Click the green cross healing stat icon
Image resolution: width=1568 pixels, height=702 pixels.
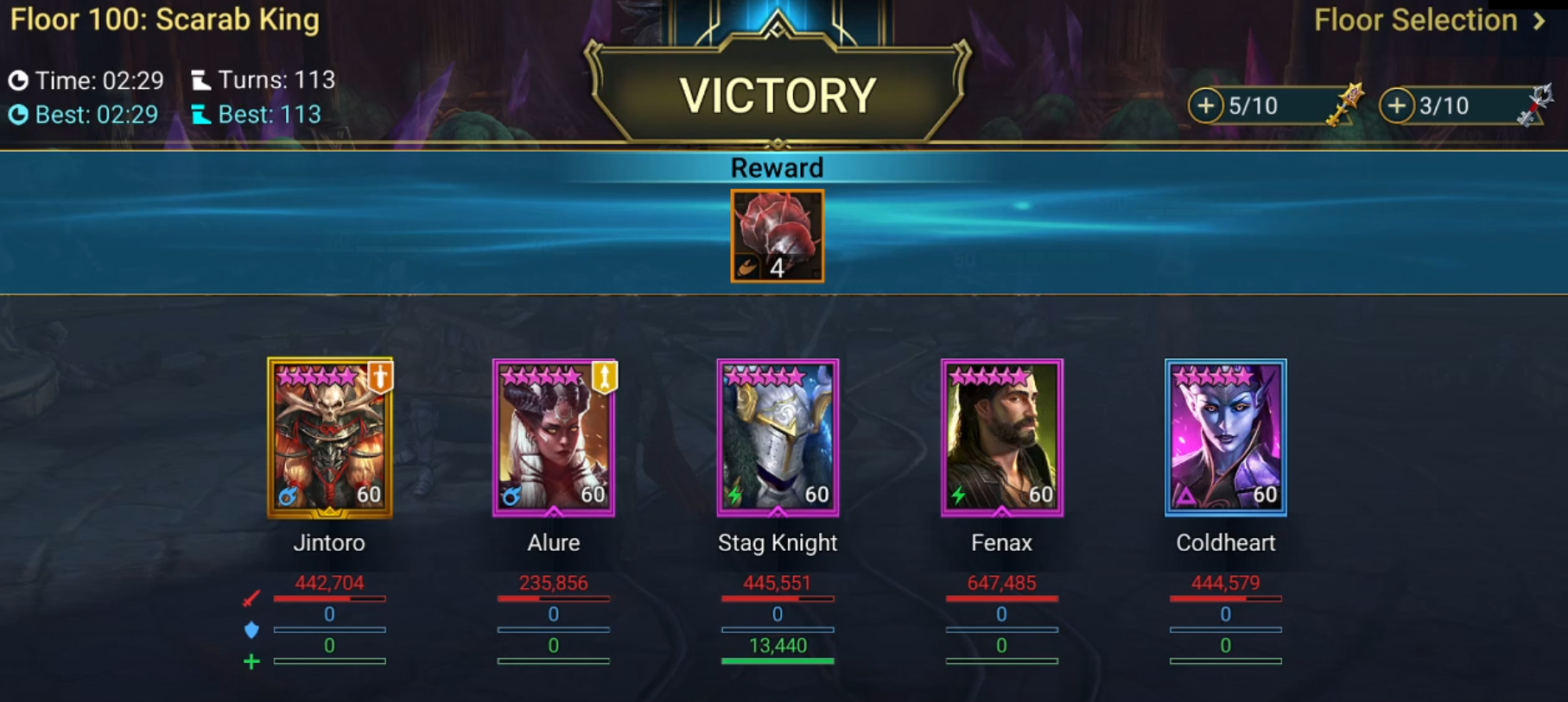[251, 661]
